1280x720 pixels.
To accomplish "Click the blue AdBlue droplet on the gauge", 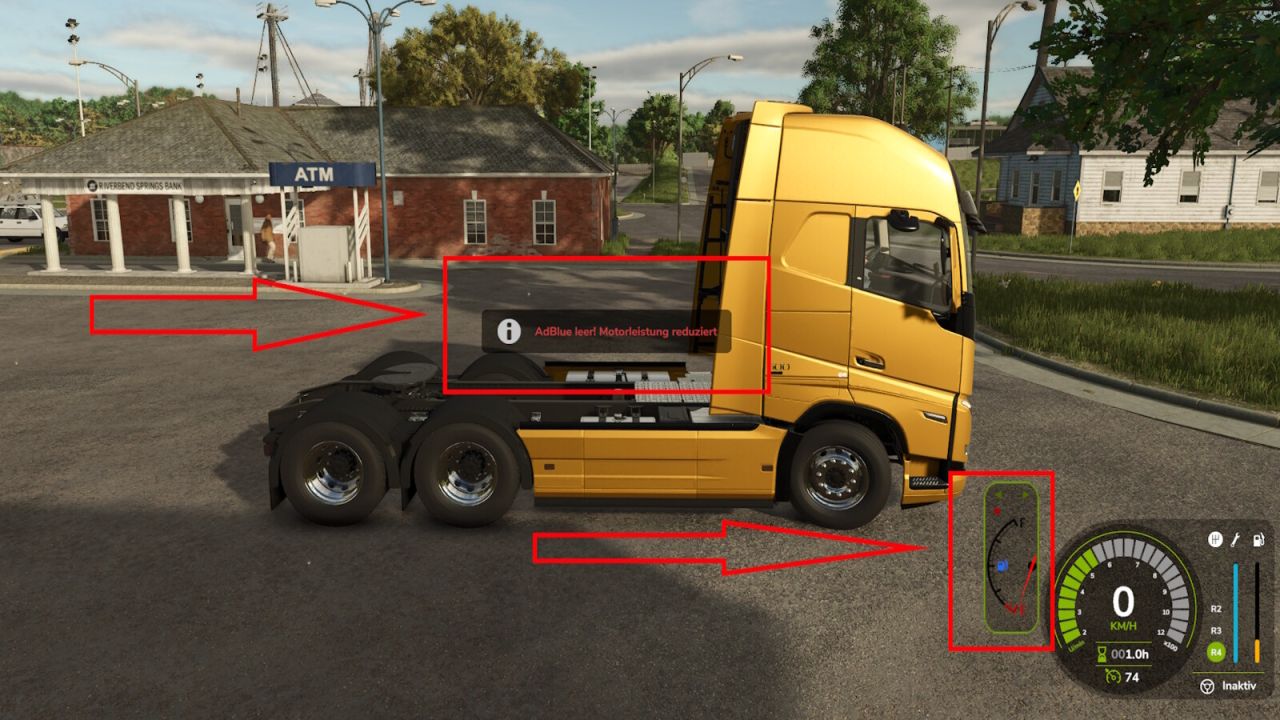I will [1002, 564].
